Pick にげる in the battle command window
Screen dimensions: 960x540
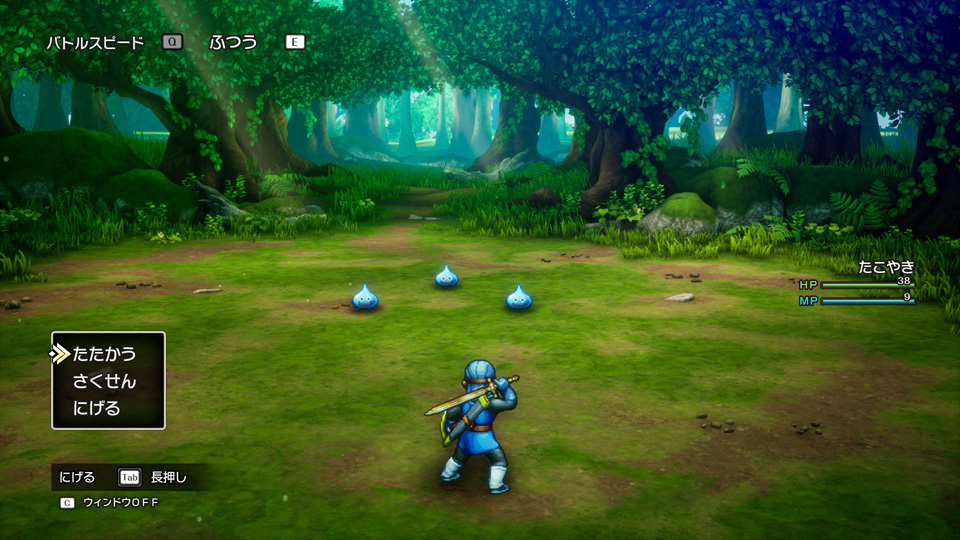pos(97,408)
